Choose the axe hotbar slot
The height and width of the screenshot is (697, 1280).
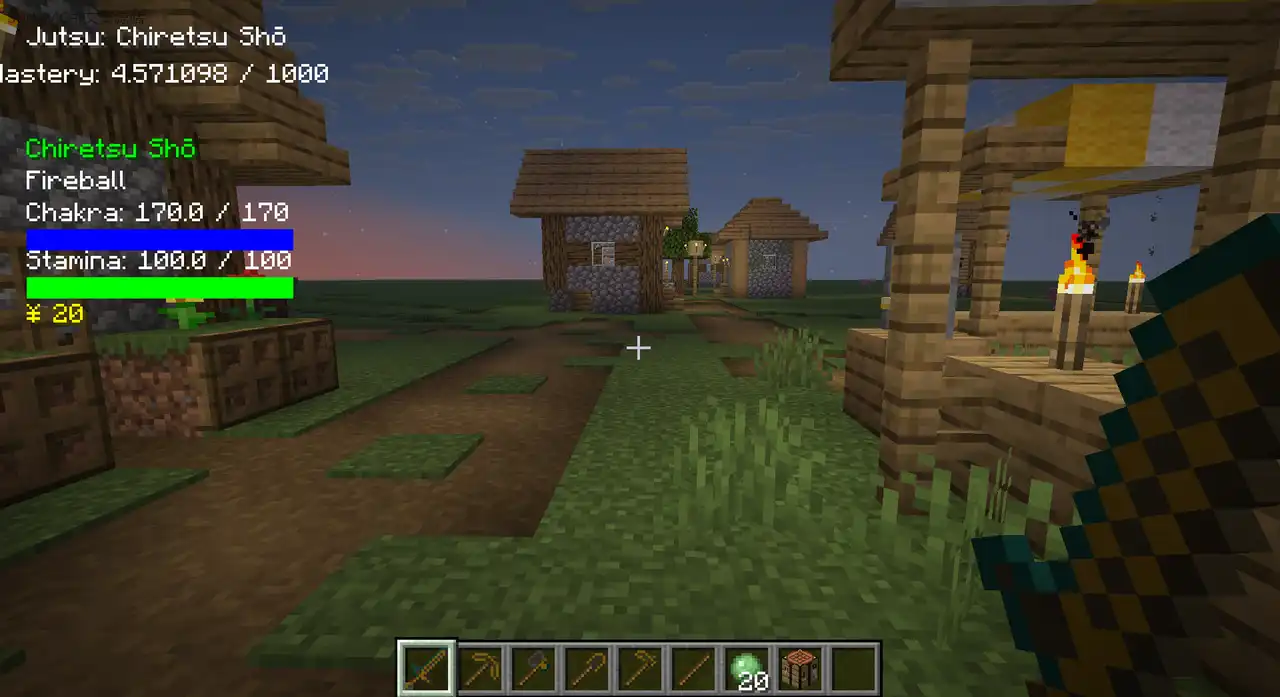click(x=532, y=667)
